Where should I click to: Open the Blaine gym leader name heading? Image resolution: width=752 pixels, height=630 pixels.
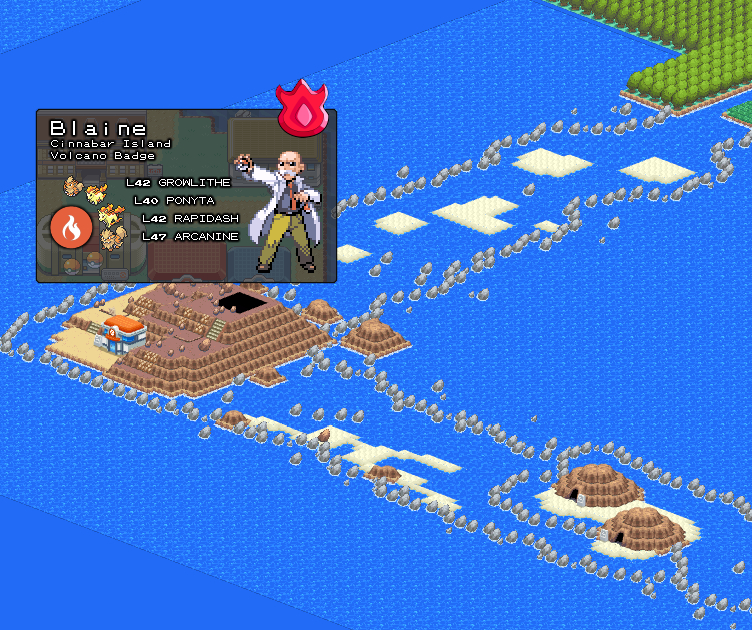tap(98, 128)
